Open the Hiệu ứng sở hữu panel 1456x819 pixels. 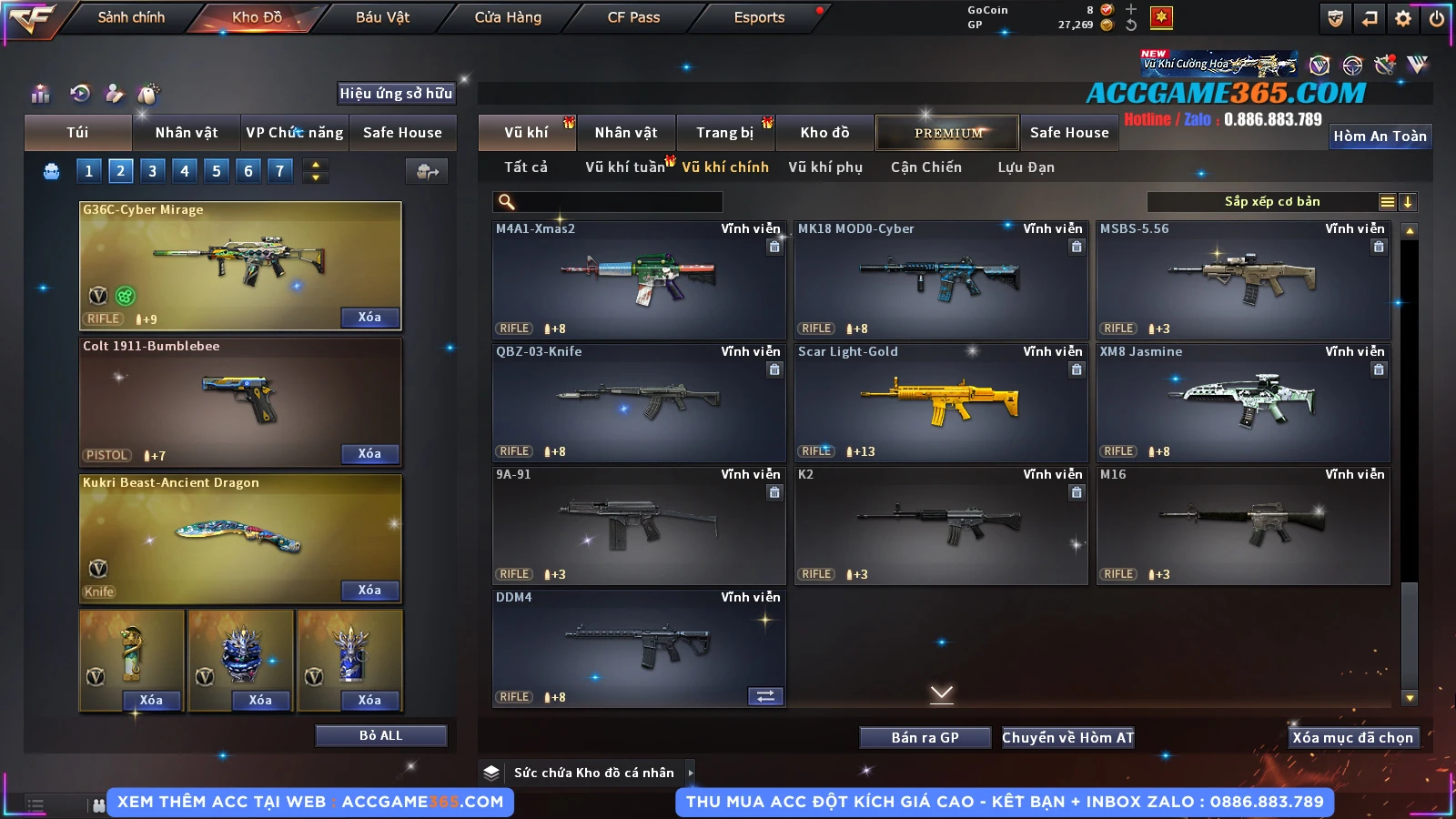(396, 93)
